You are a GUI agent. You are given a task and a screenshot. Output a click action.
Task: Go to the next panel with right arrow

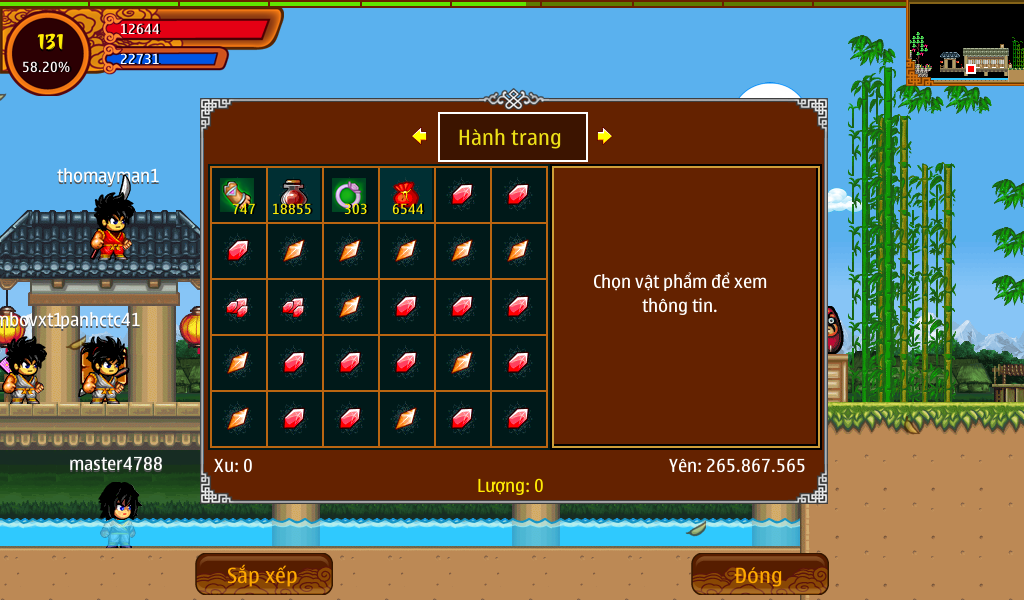[x=605, y=136]
